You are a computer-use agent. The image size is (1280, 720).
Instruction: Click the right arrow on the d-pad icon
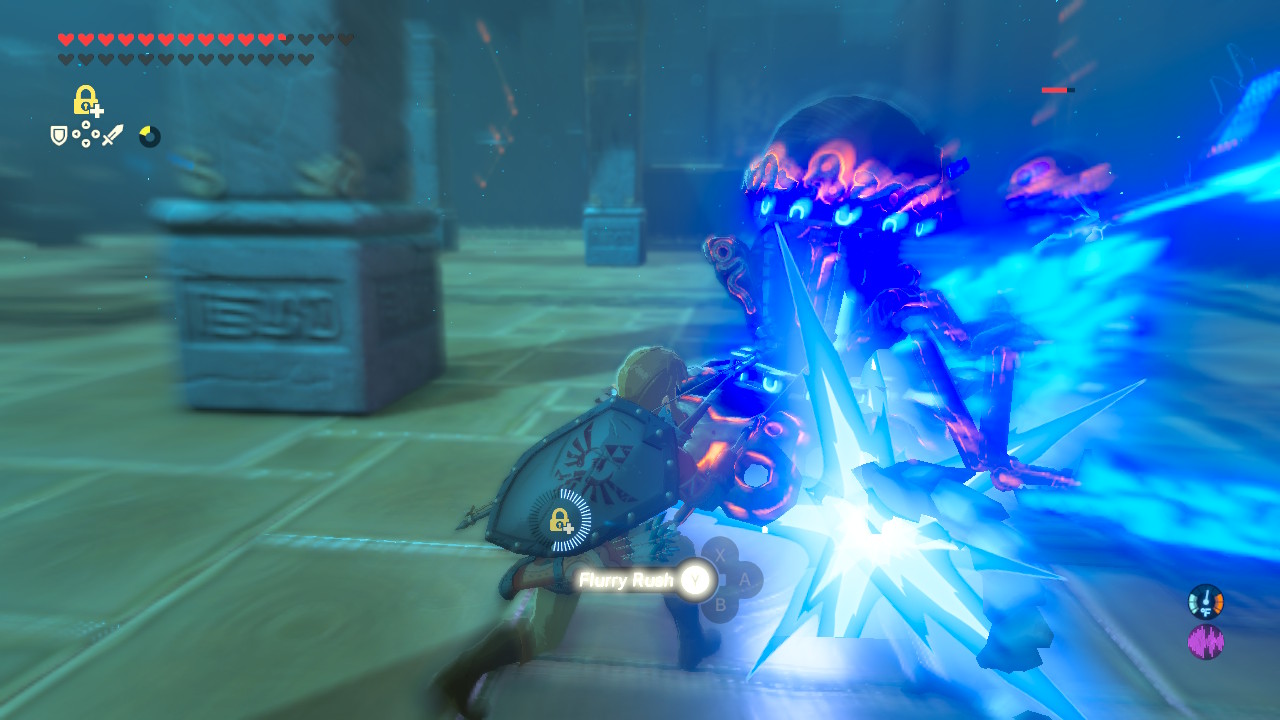[95, 134]
